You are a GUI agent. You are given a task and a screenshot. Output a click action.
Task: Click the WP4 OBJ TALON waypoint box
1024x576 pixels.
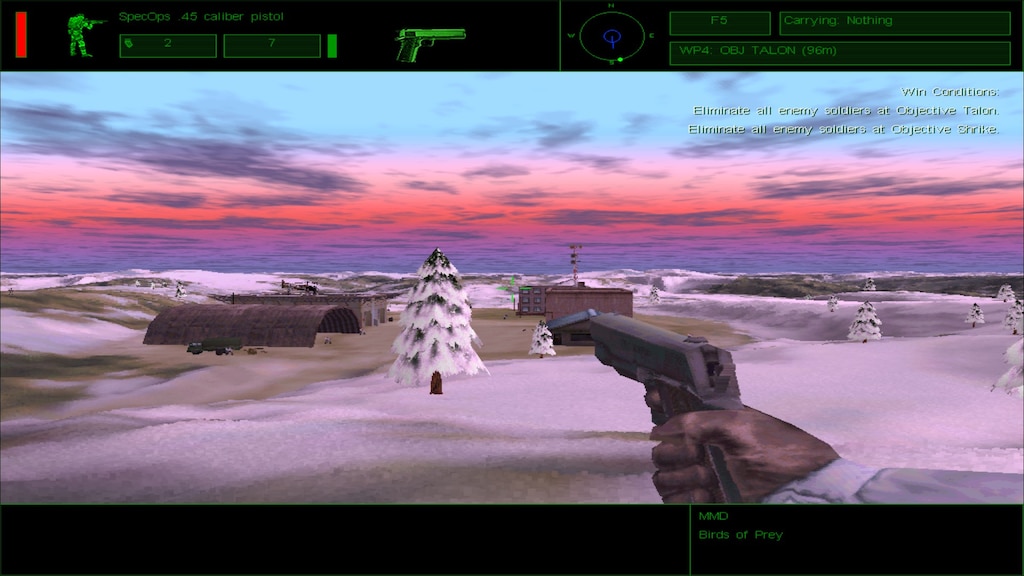(839, 53)
